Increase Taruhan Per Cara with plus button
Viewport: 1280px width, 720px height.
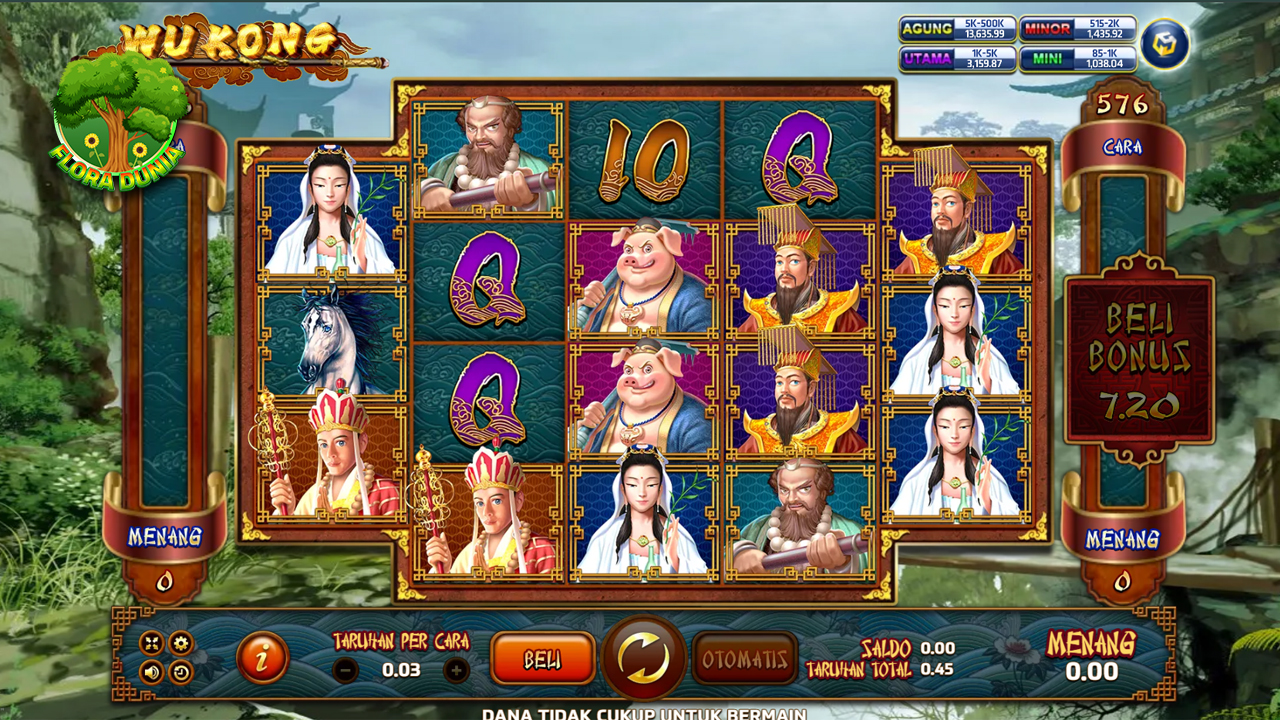click(x=457, y=670)
